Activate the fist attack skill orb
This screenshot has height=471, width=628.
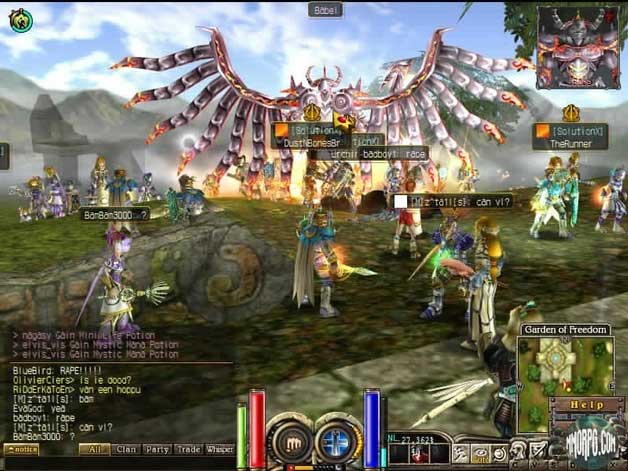tap(290, 438)
